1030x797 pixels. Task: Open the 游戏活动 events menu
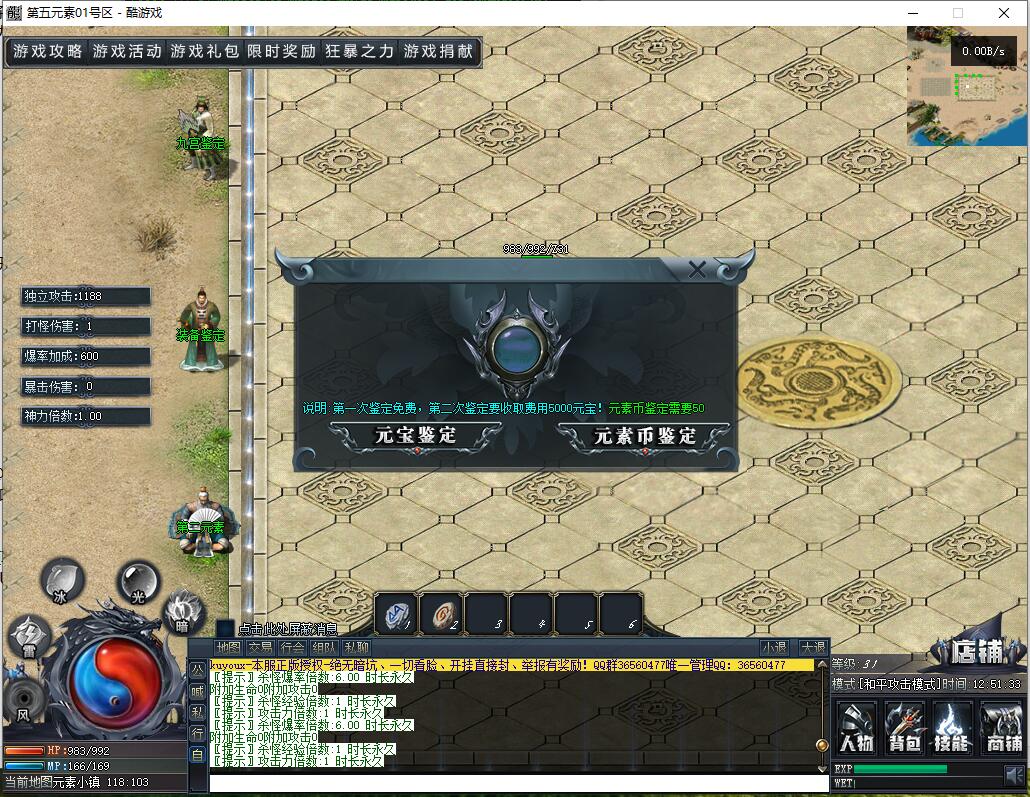tap(127, 51)
